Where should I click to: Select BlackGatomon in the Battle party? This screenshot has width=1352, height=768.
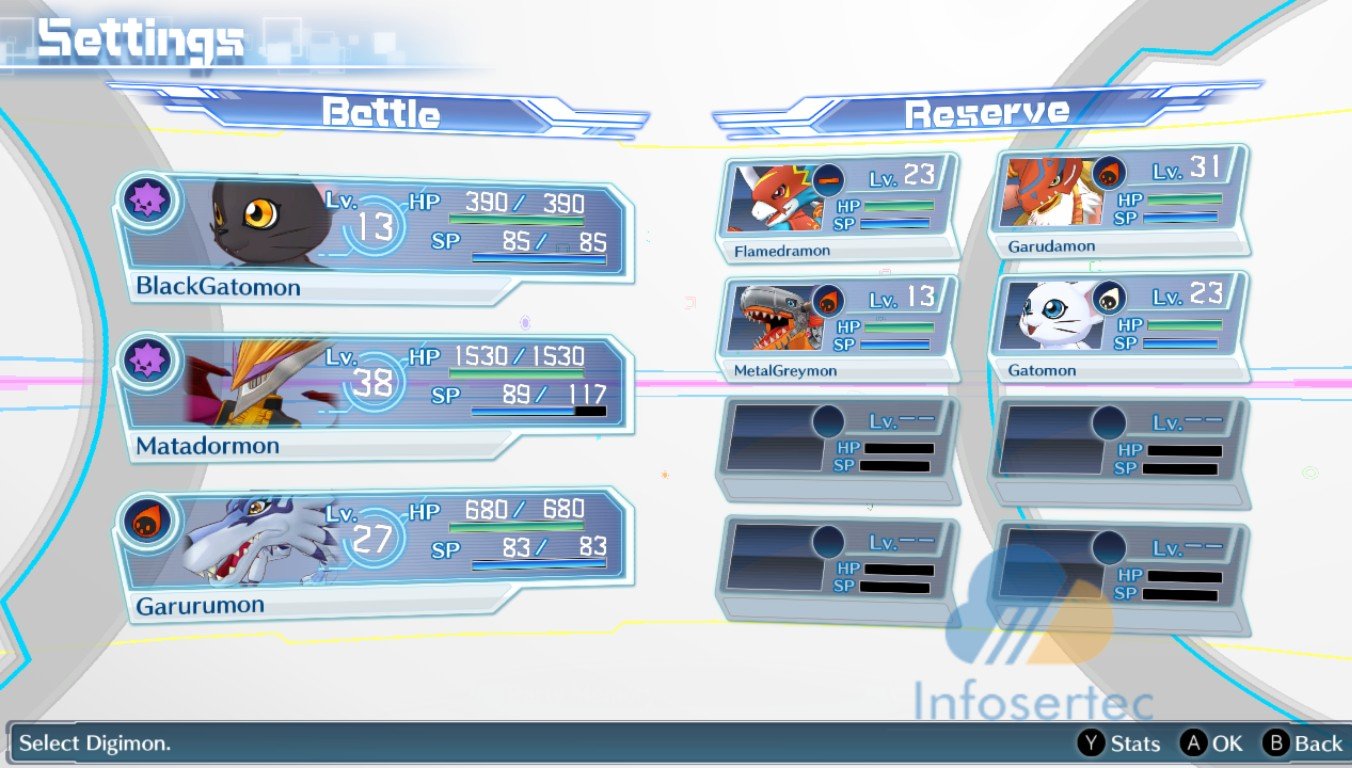point(372,237)
